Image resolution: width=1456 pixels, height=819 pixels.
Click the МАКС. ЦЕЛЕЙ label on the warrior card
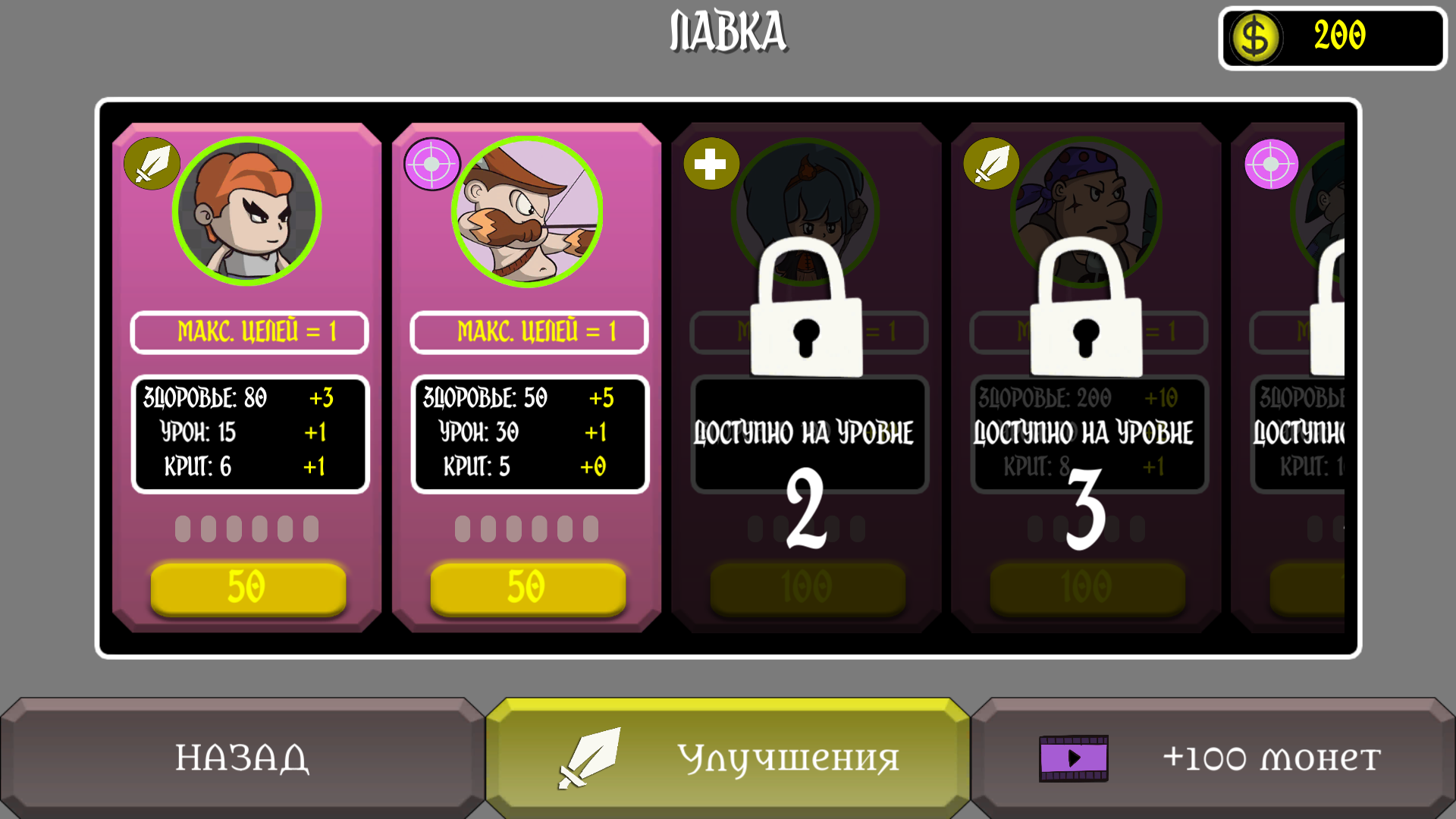click(249, 331)
